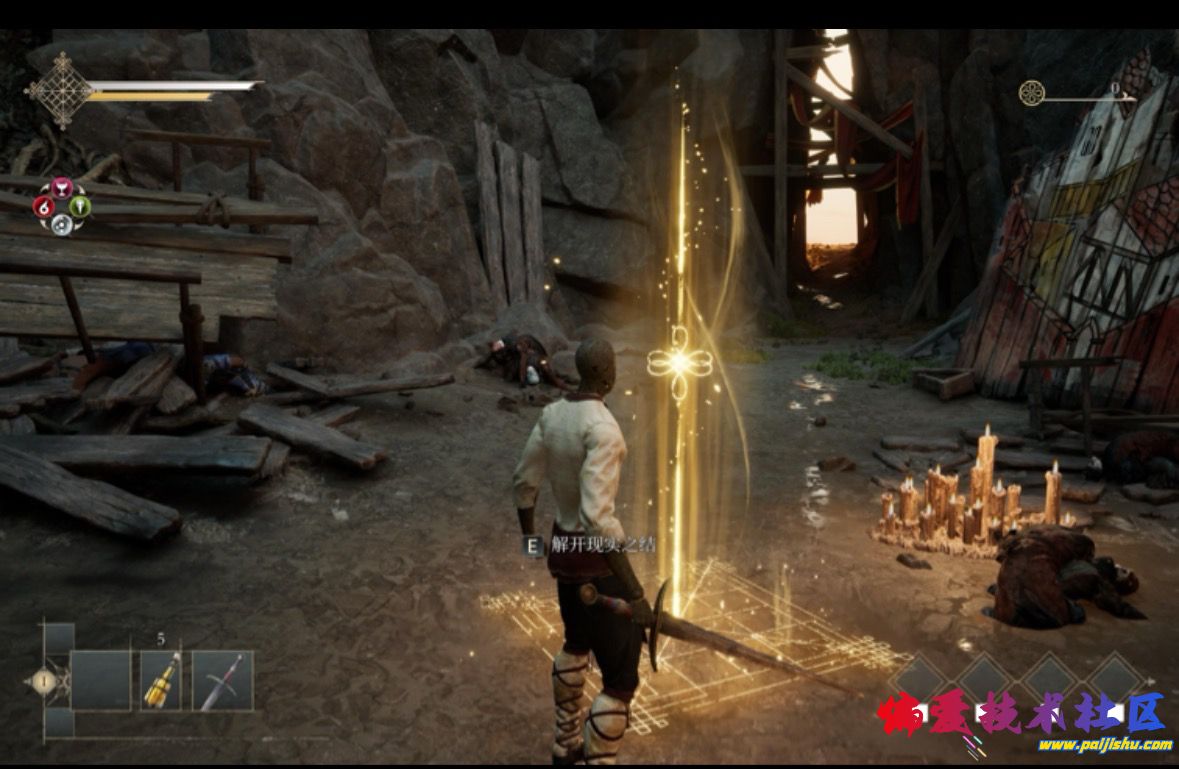
Task: Choose the magenta chalice icon
Action: (62, 187)
